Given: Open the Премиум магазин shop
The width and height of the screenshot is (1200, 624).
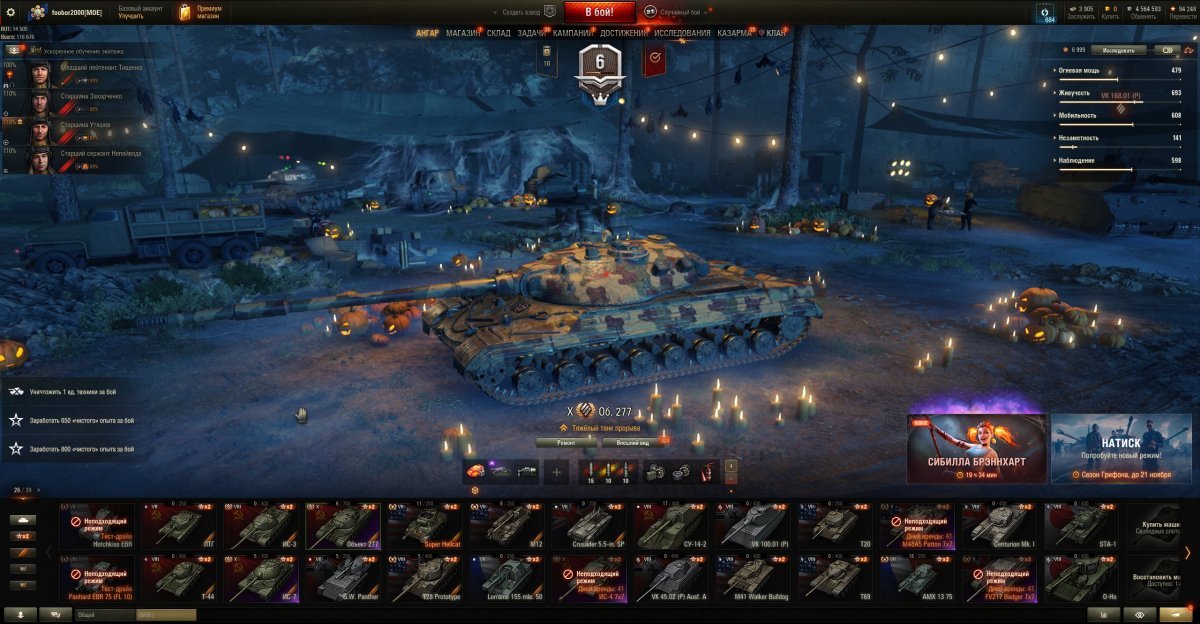Looking at the screenshot, I should [x=201, y=12].
